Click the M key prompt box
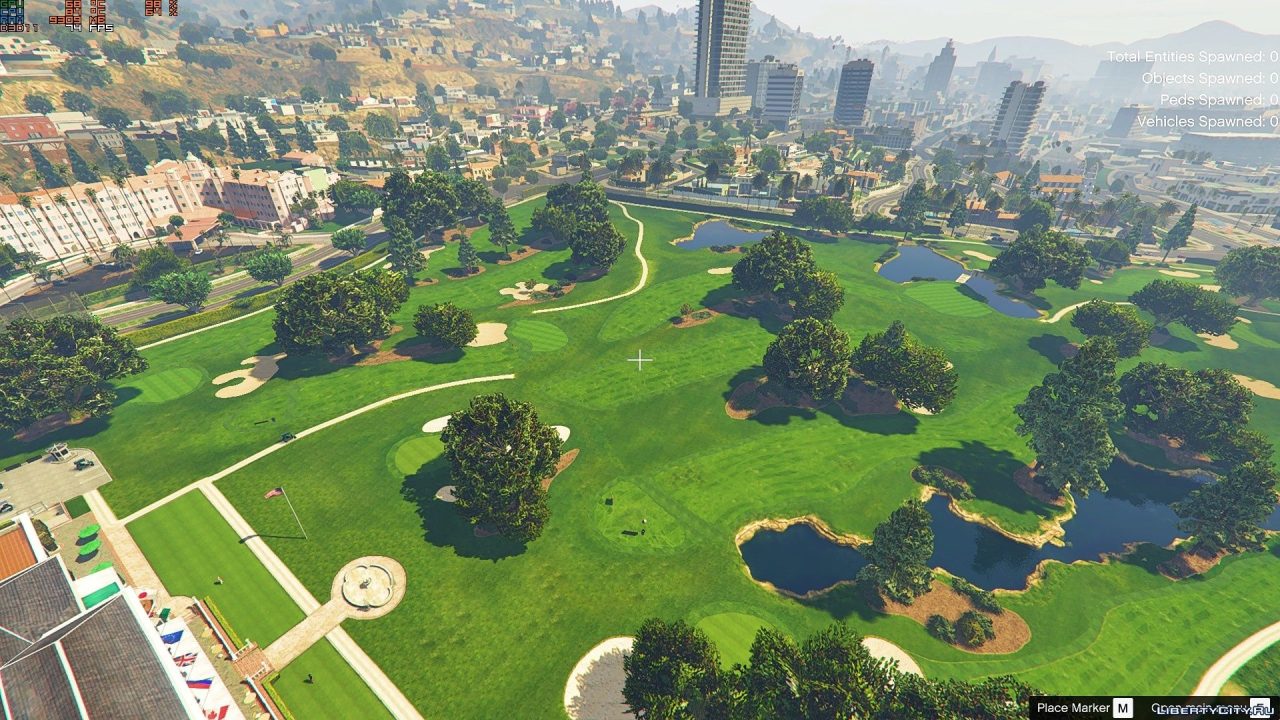This screenshot has width=1280, height=720. click(1121, 706)
